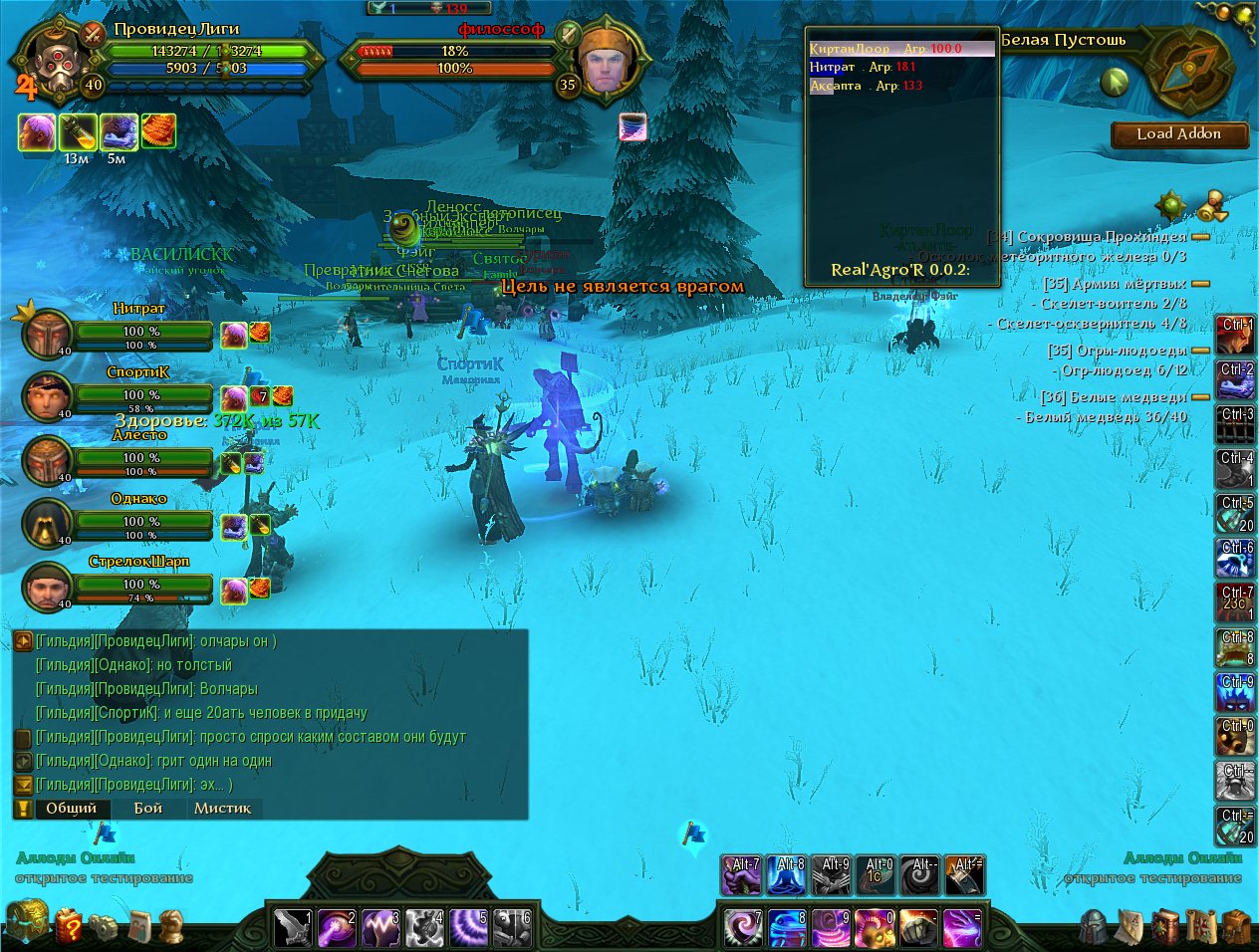Open the question mark help book

click(69, 927)
